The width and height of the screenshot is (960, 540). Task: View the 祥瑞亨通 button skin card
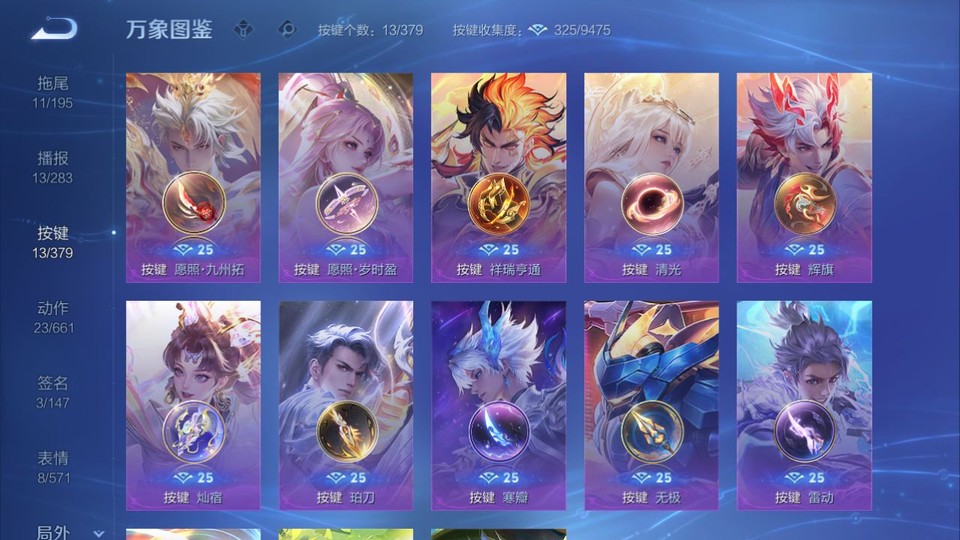pyautogui.click(x=498, y=177)
